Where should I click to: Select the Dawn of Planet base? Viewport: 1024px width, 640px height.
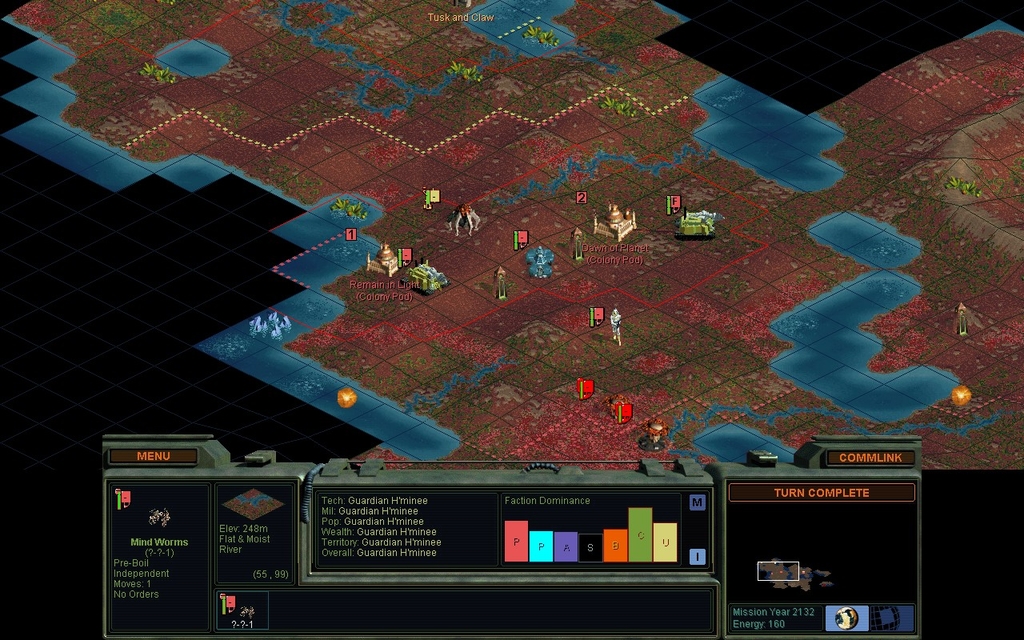coord(614,222)
